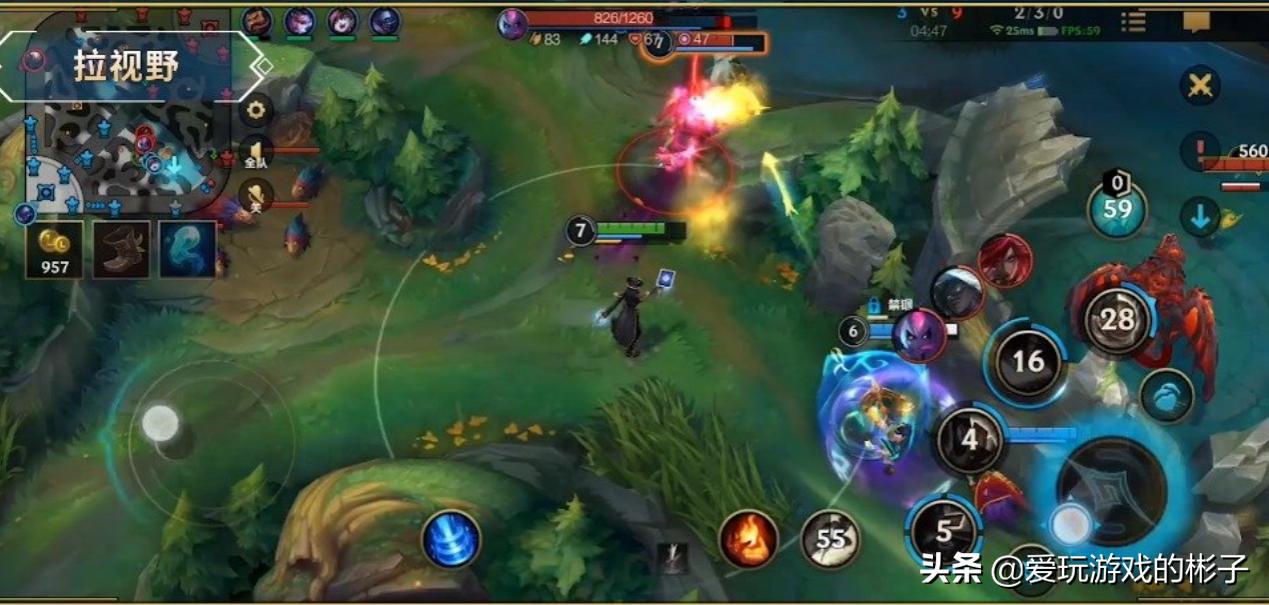Viewport: 1269px width, 605px height.
Task: Tap the ultimate ability showing 28 cooldown
Action: 1117,320
